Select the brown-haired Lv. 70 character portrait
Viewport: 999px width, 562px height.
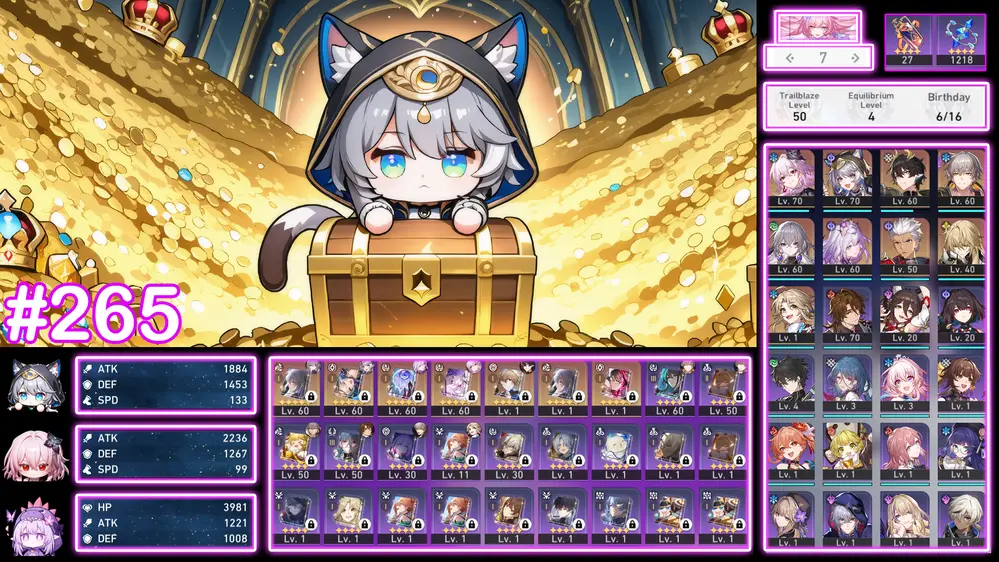(x=848, y=314)
